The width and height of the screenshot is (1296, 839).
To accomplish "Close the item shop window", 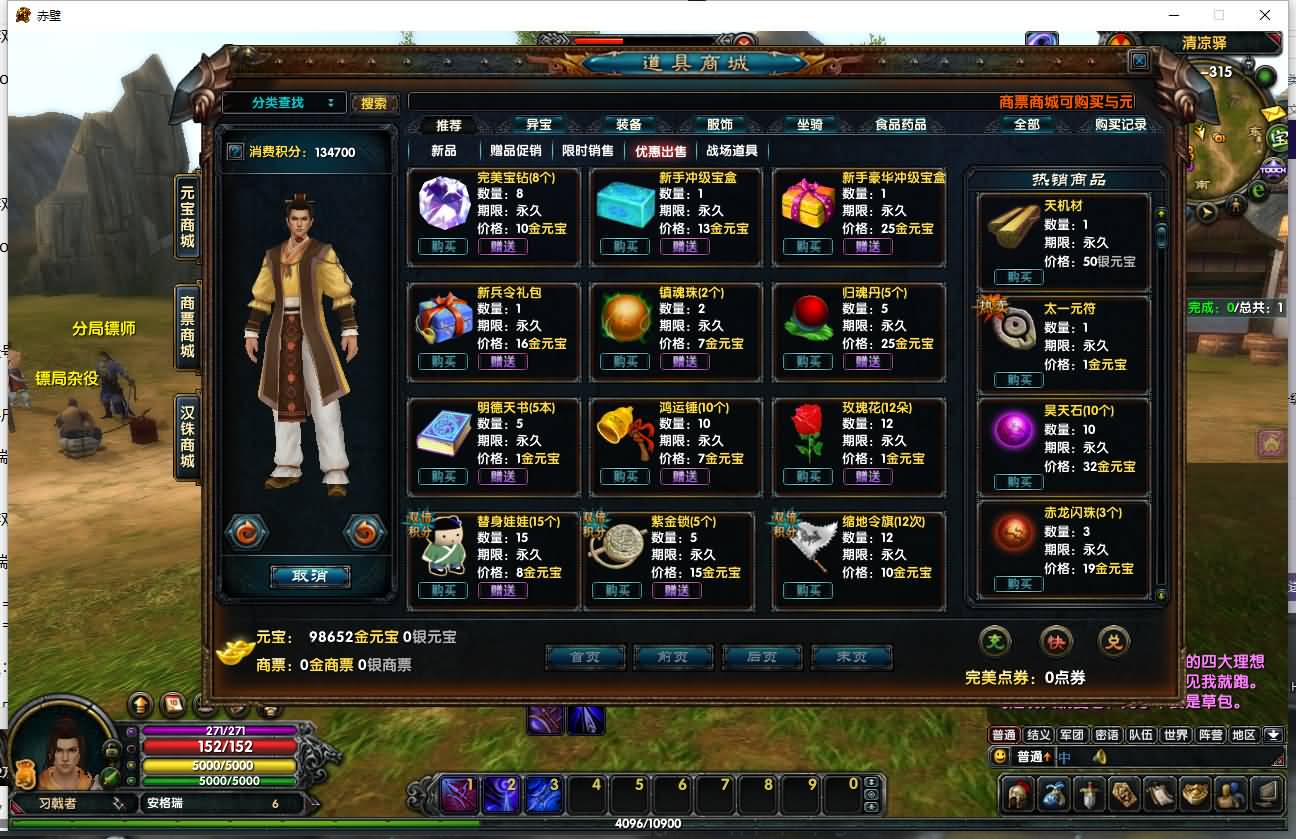I will click(x=1139, y=61).
